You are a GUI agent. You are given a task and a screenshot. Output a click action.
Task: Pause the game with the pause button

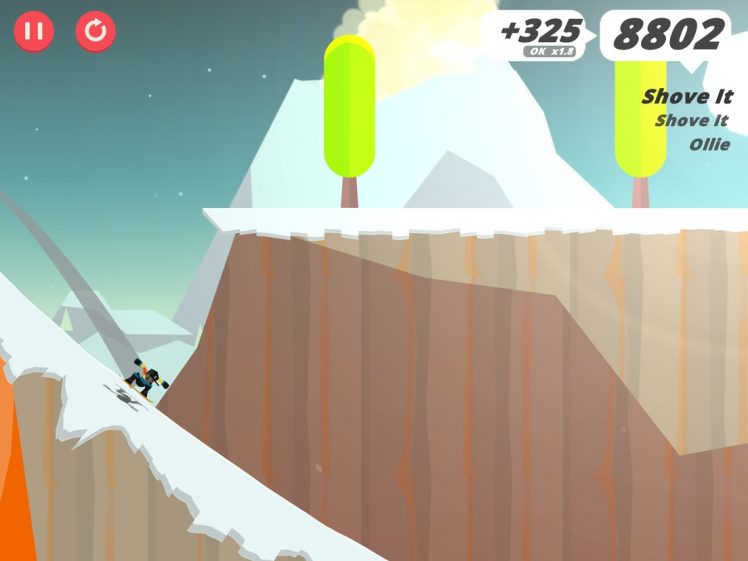point(33,31)
